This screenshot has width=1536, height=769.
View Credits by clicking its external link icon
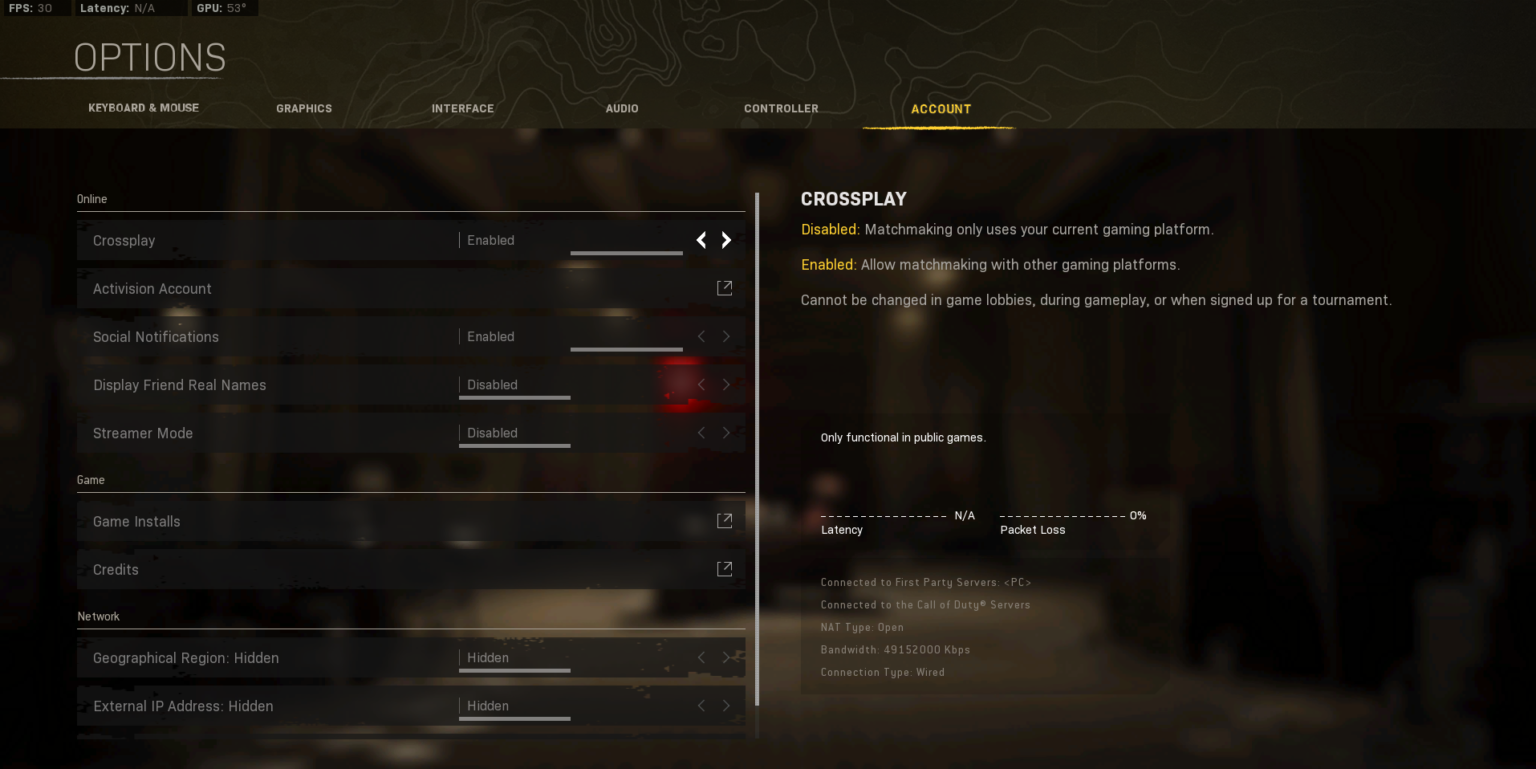point(725,568)
